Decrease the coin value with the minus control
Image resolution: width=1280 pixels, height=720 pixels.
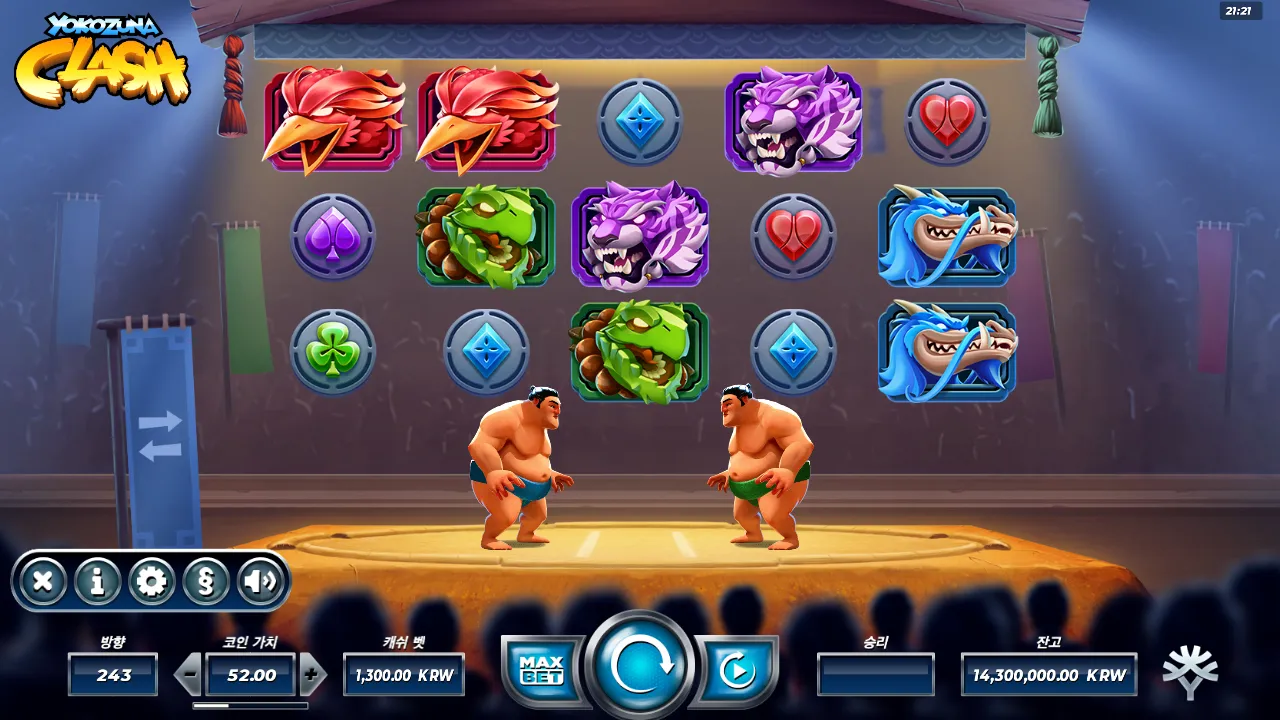[188, 675]
